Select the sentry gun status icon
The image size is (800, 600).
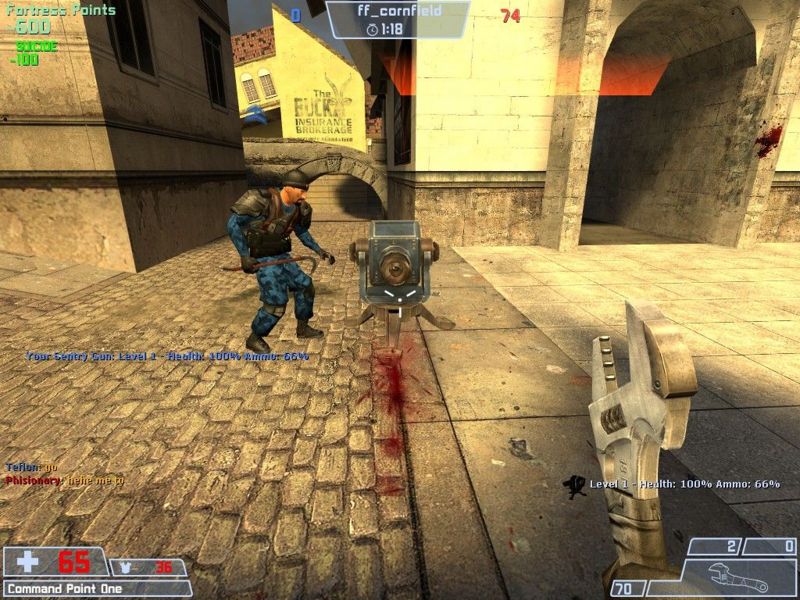point(574,487)
